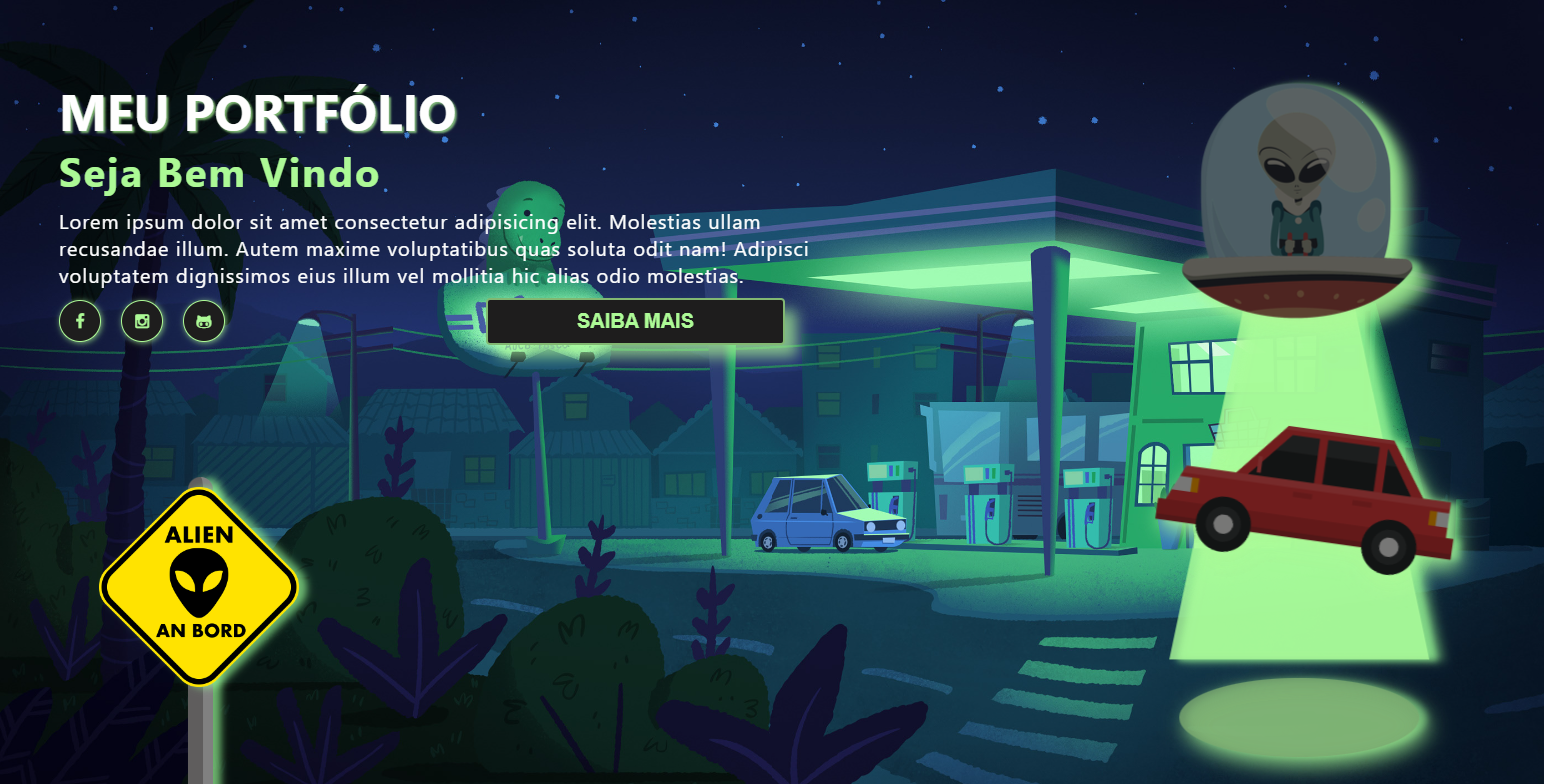Select the 'Seja Bem Vindo' subtitle
1544x784 pixels.
(218, 172)
